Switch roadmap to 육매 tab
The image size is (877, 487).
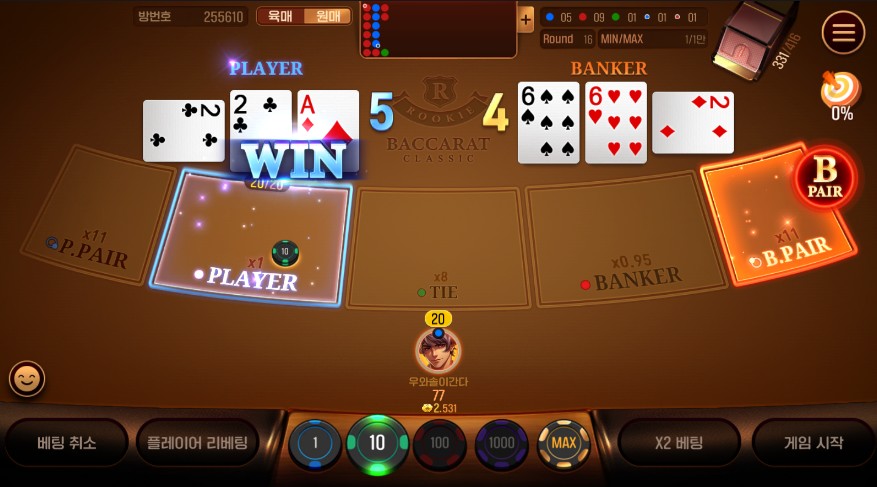click(x=281, y=16)
